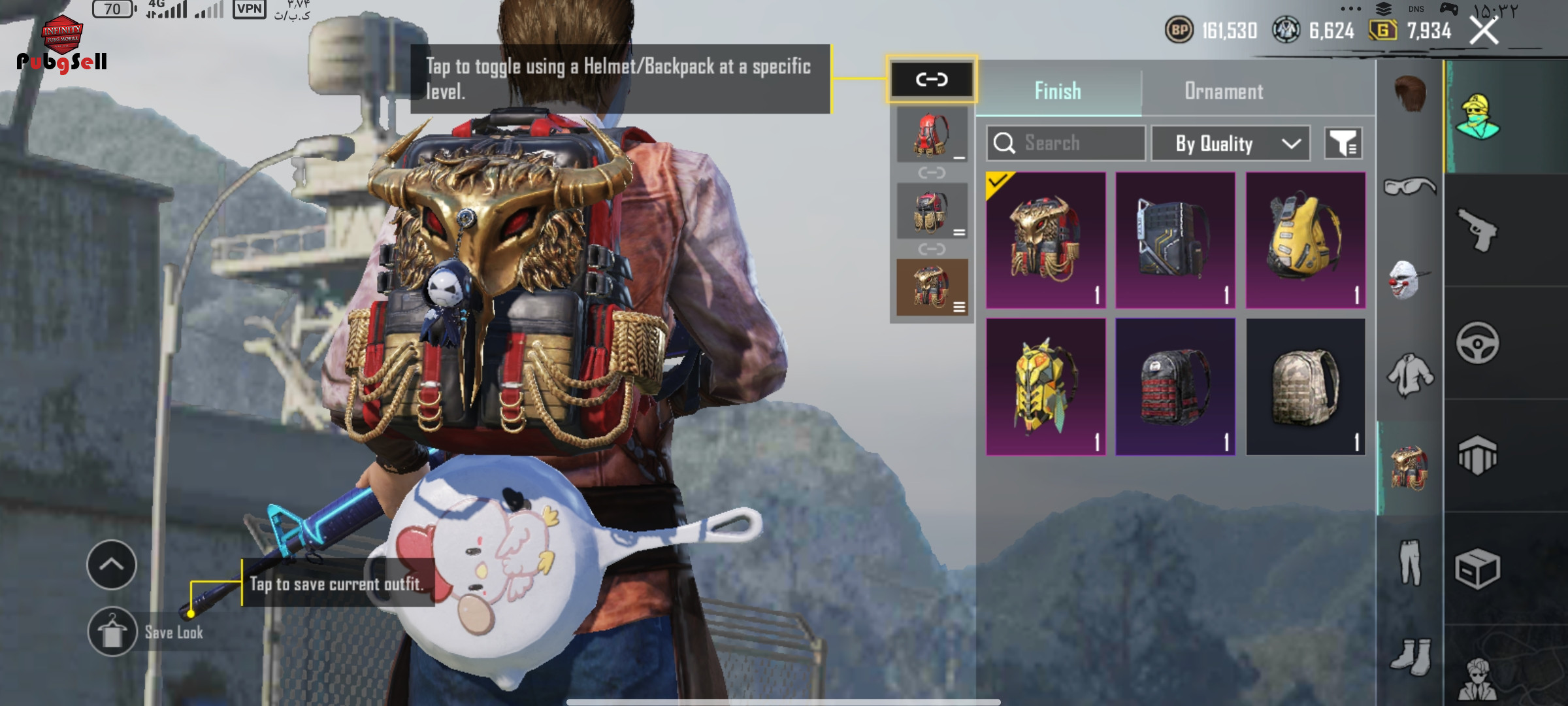Open the pants category
Screen dimensions: 1568x706
[1410, 562]
